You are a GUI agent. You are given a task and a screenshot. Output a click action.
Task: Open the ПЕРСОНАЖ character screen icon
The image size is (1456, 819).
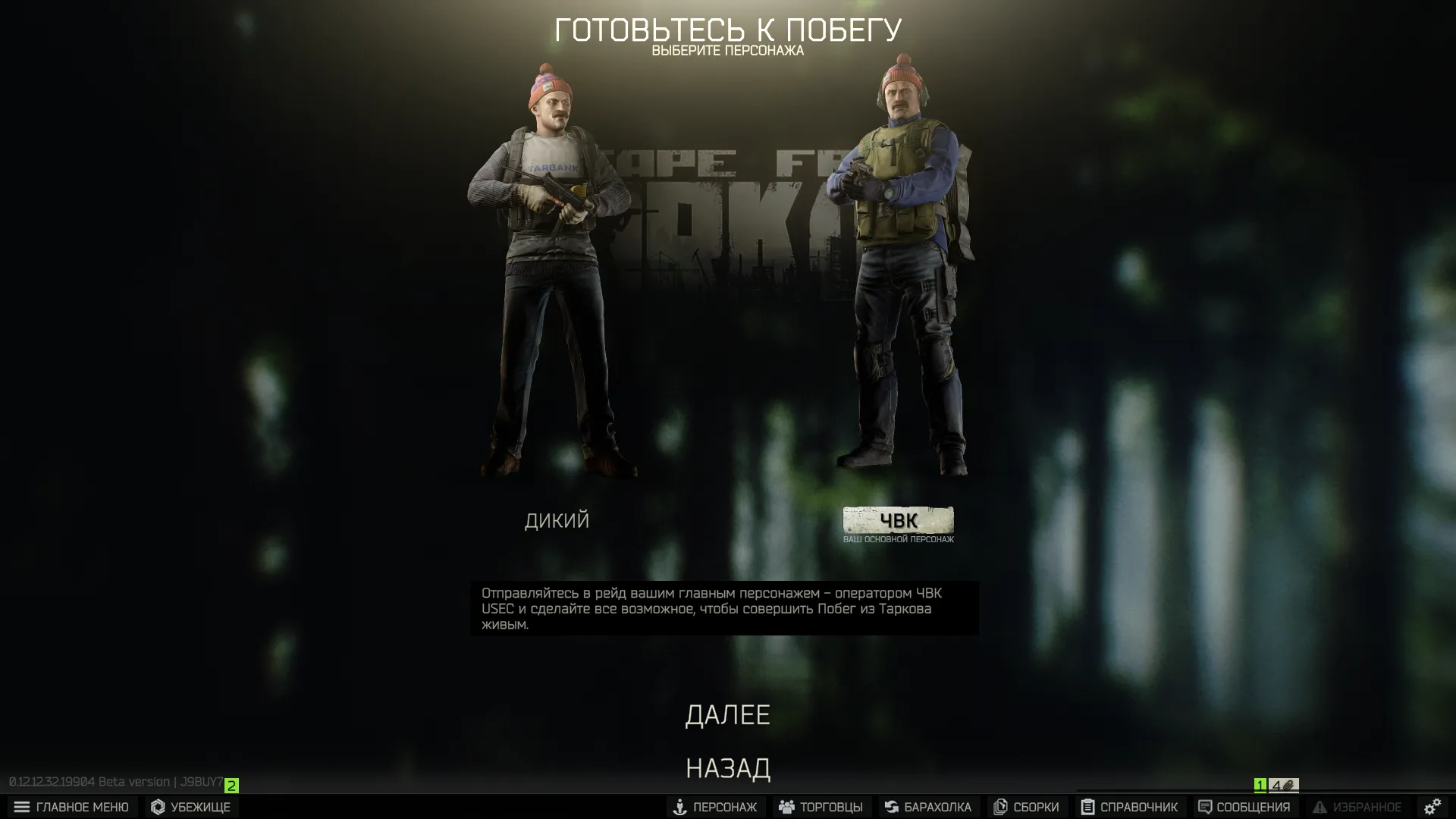[x=679, y=807]
